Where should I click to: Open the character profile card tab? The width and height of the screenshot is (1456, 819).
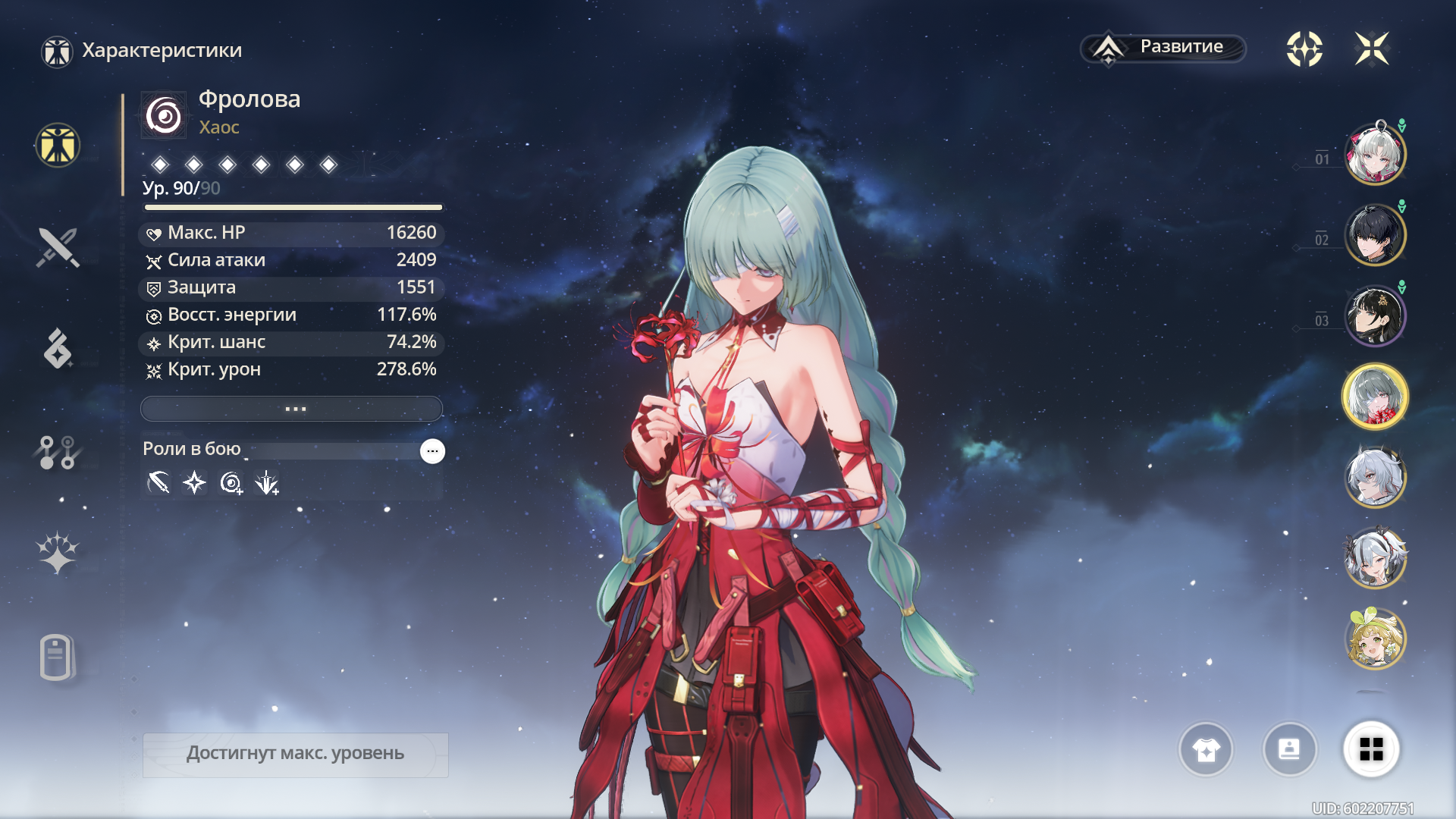[56, 657]
